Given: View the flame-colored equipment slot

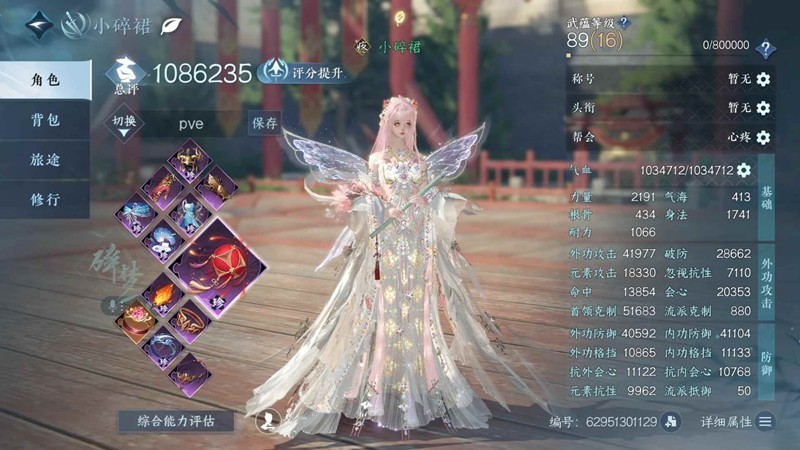Looking at the screenshot, I should [162, 293].
